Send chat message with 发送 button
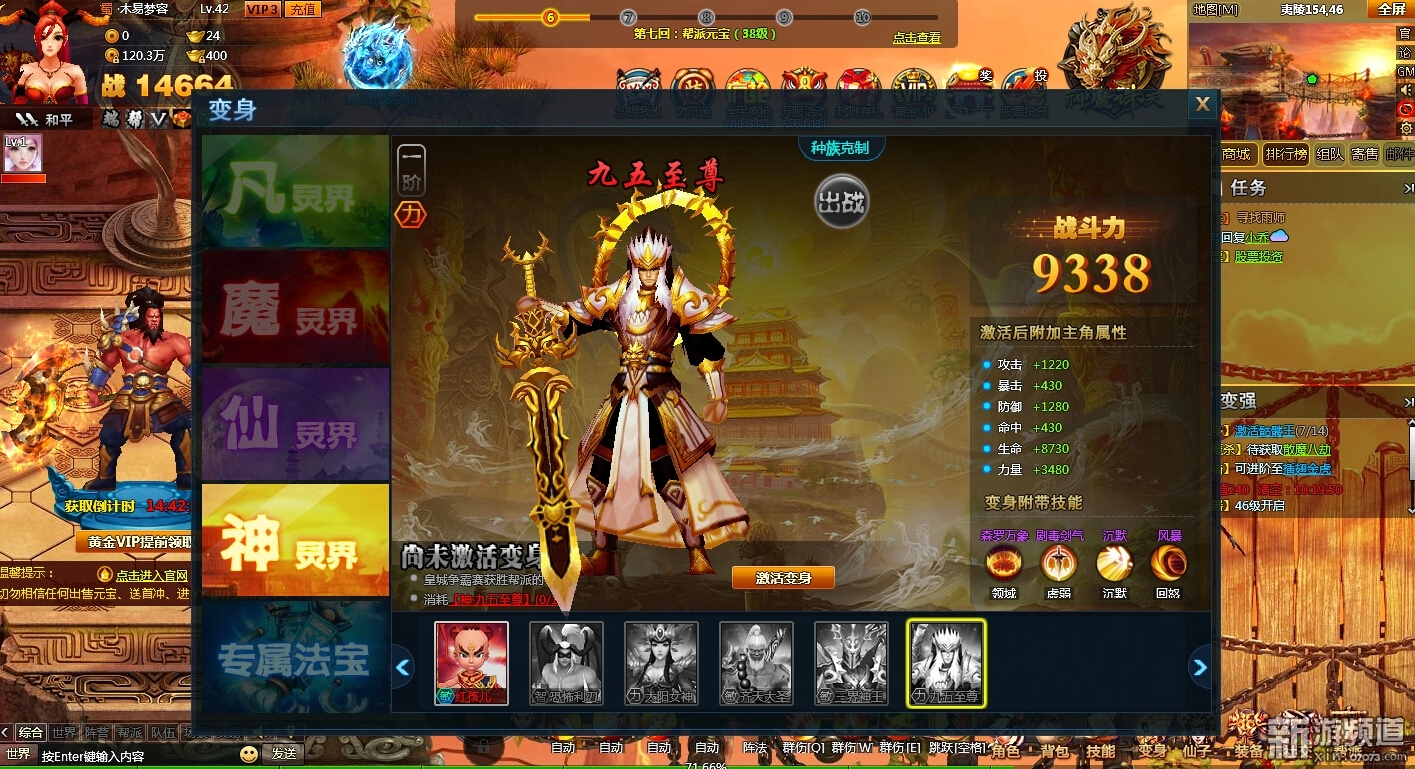Screen dimensions: 1415x769 tap(283, 754)
